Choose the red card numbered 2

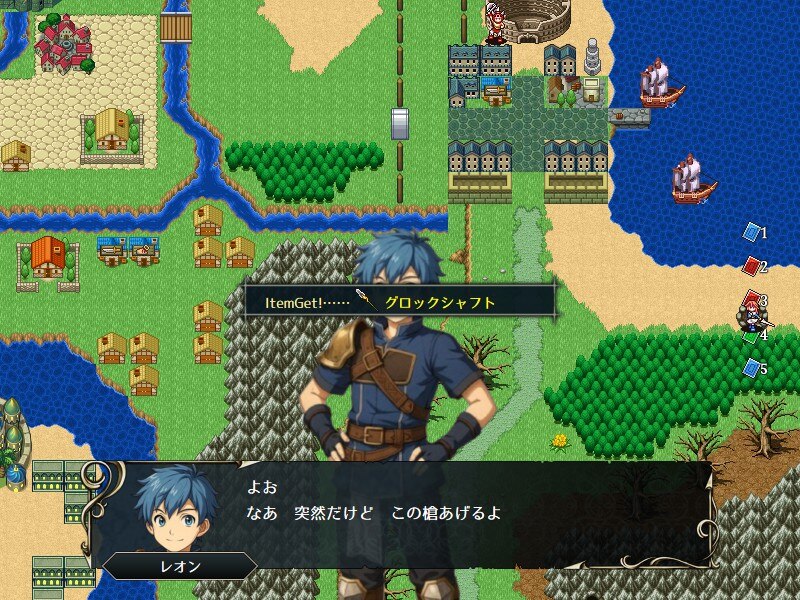point(751,266)
